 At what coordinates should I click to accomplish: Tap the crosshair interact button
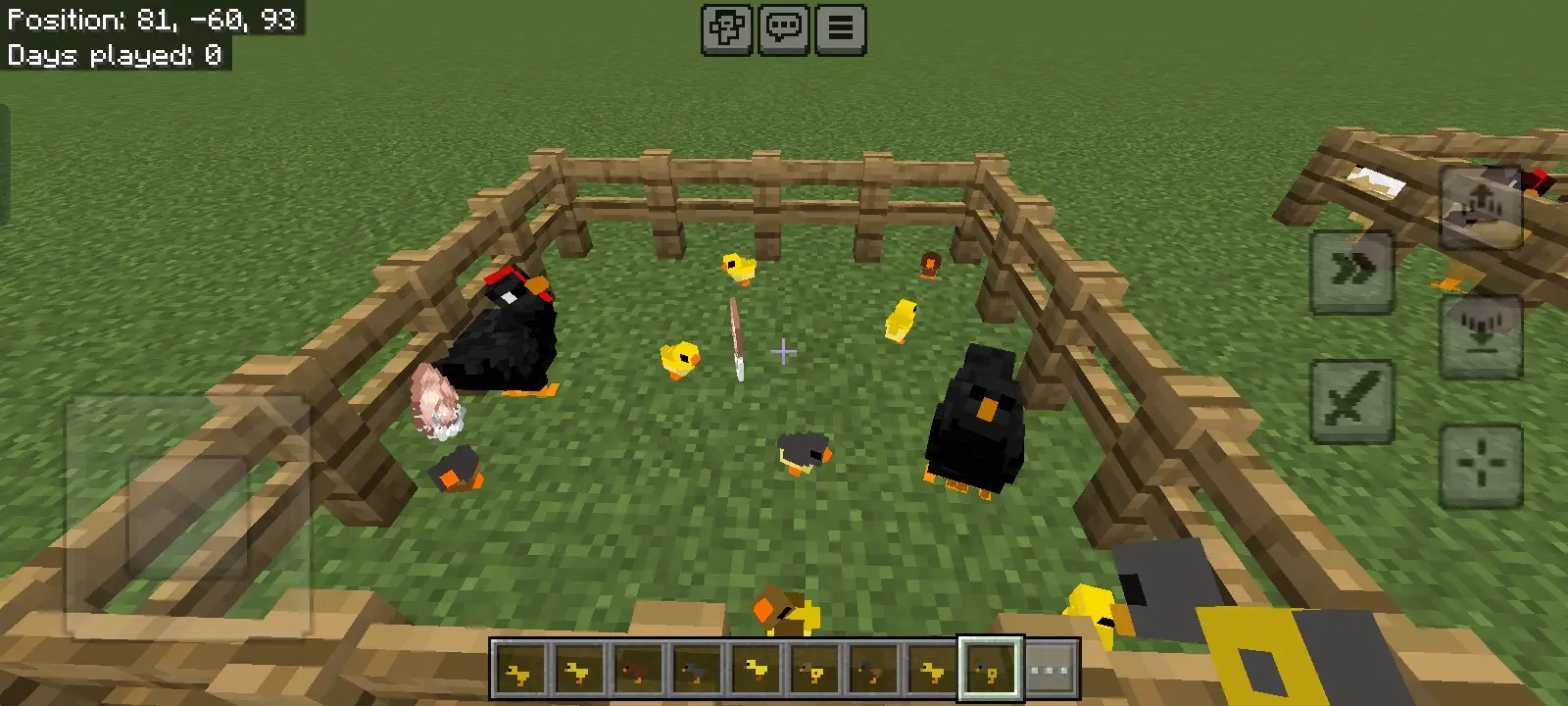[x=1480, y=464]
